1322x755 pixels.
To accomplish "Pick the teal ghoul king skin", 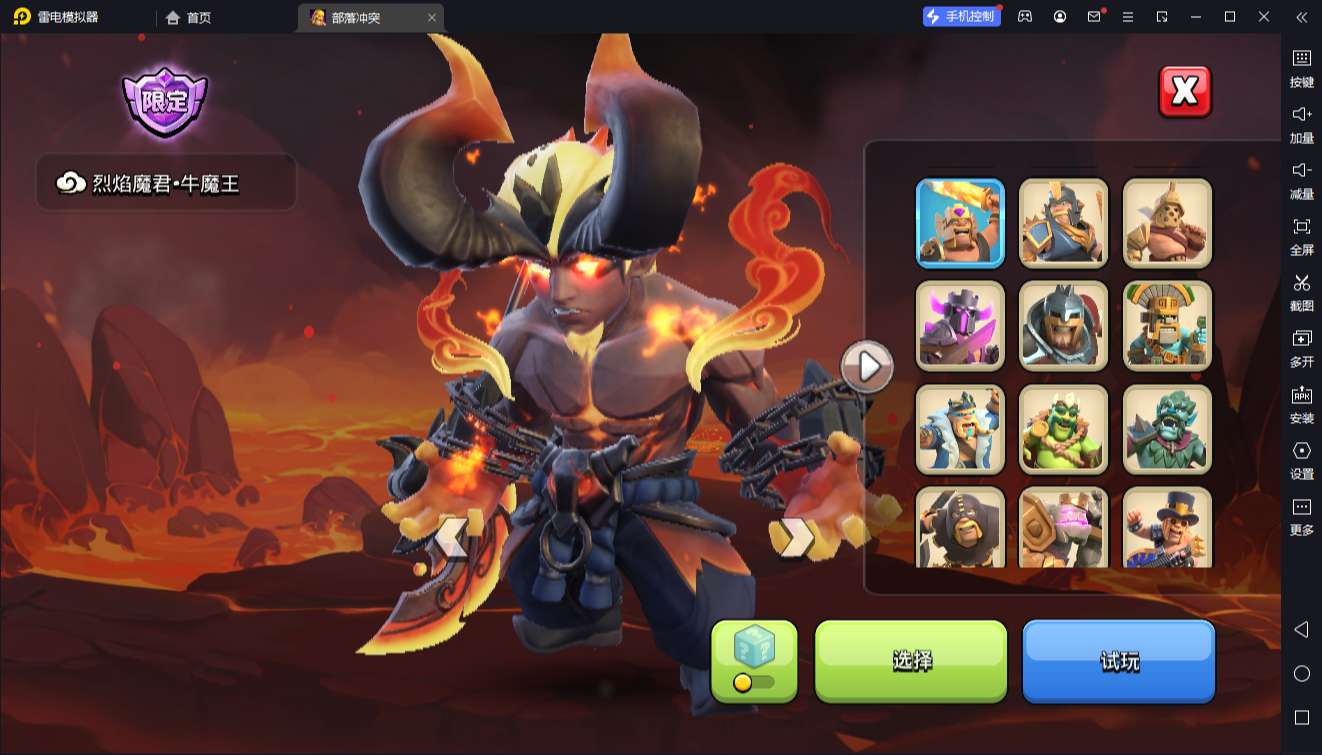I will [x=1167, y=429].
